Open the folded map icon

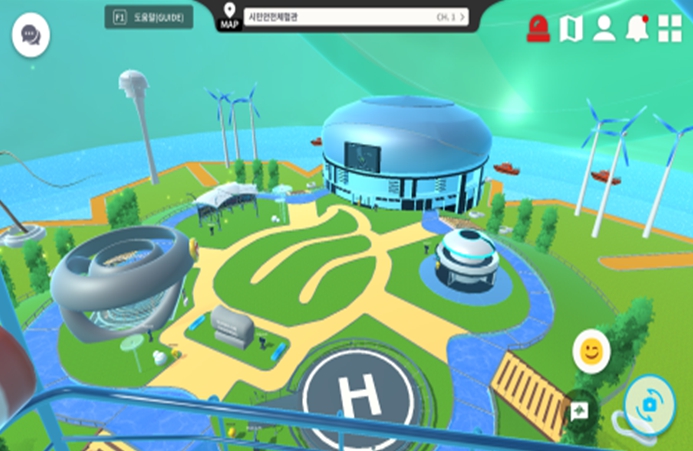(x=571, y=29)
